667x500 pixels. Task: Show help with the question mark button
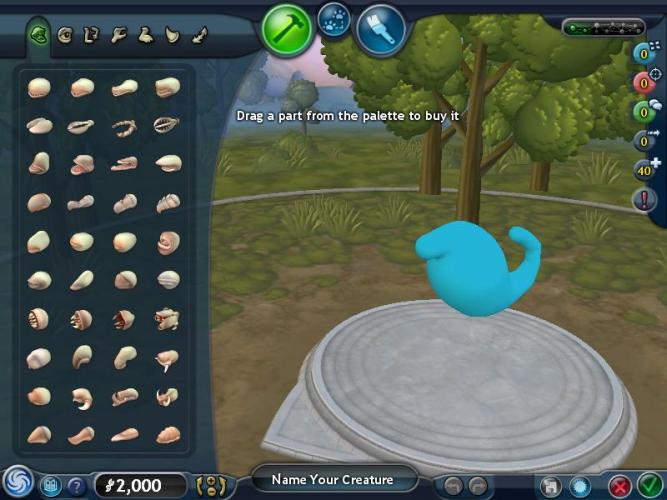(75, 486)
